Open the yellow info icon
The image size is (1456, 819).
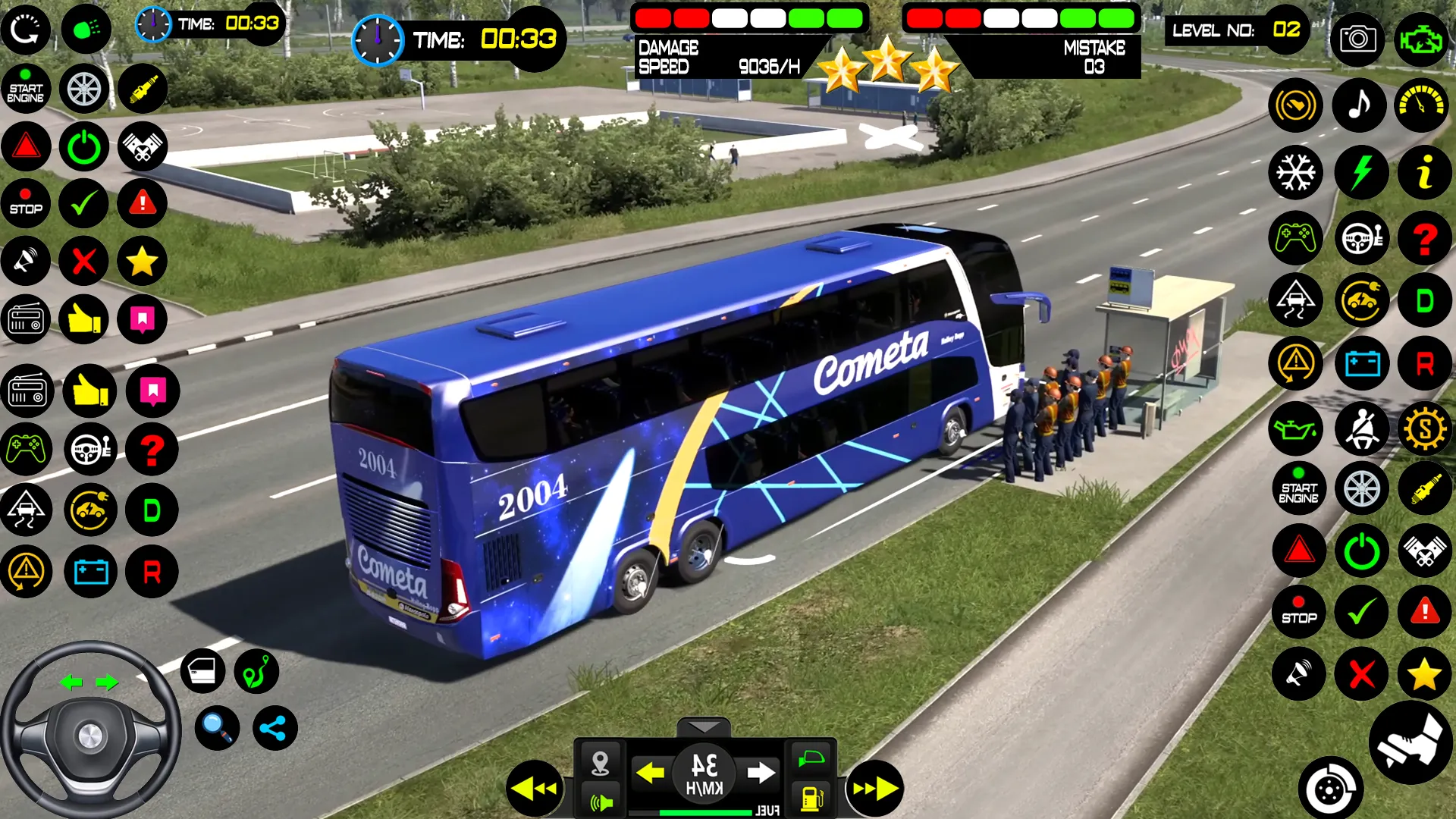[1425, 172]
